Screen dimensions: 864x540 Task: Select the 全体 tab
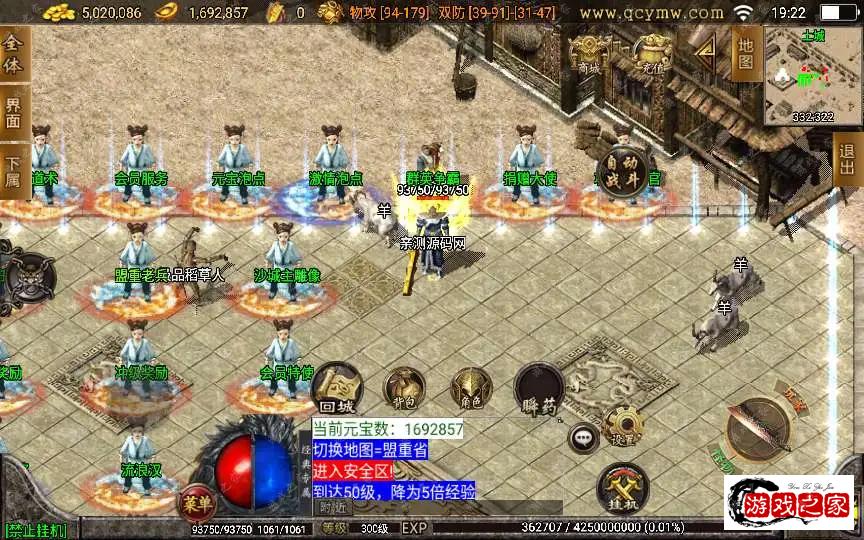pos(13,53)
